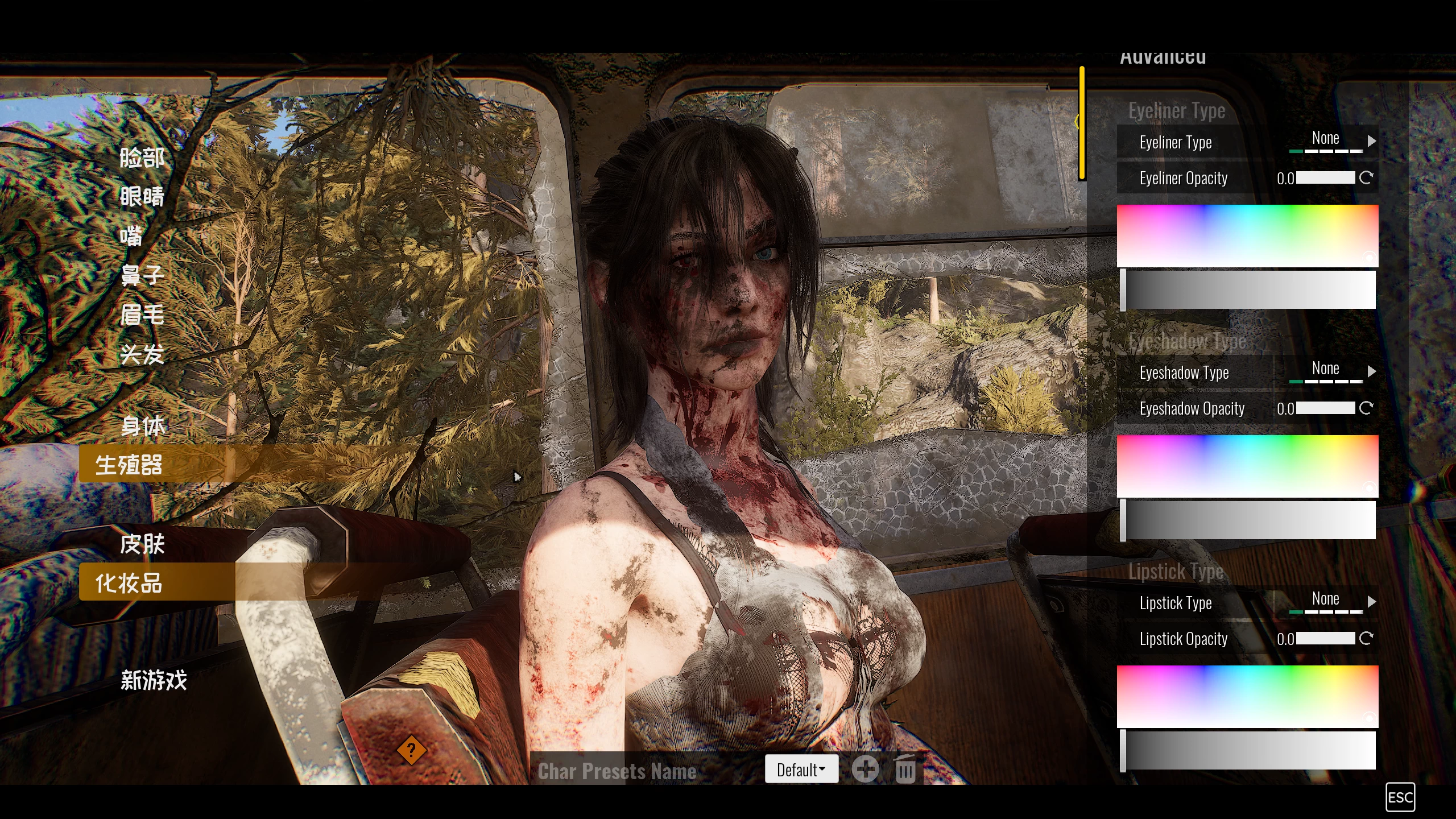Click the orange question mark help icon
This screenshot has width=1456, height=819.
click(x=411, y=750)
